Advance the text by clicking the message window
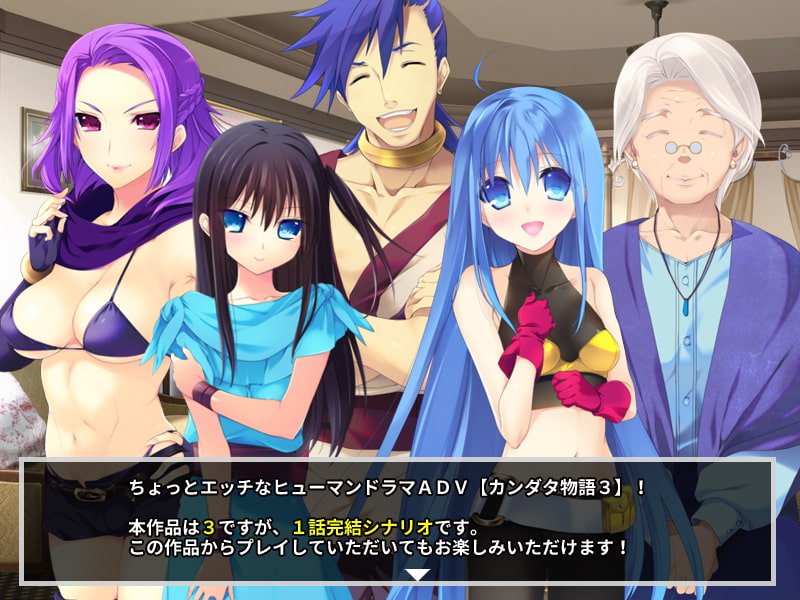This screenshot has width=800, height=600. 398,520
